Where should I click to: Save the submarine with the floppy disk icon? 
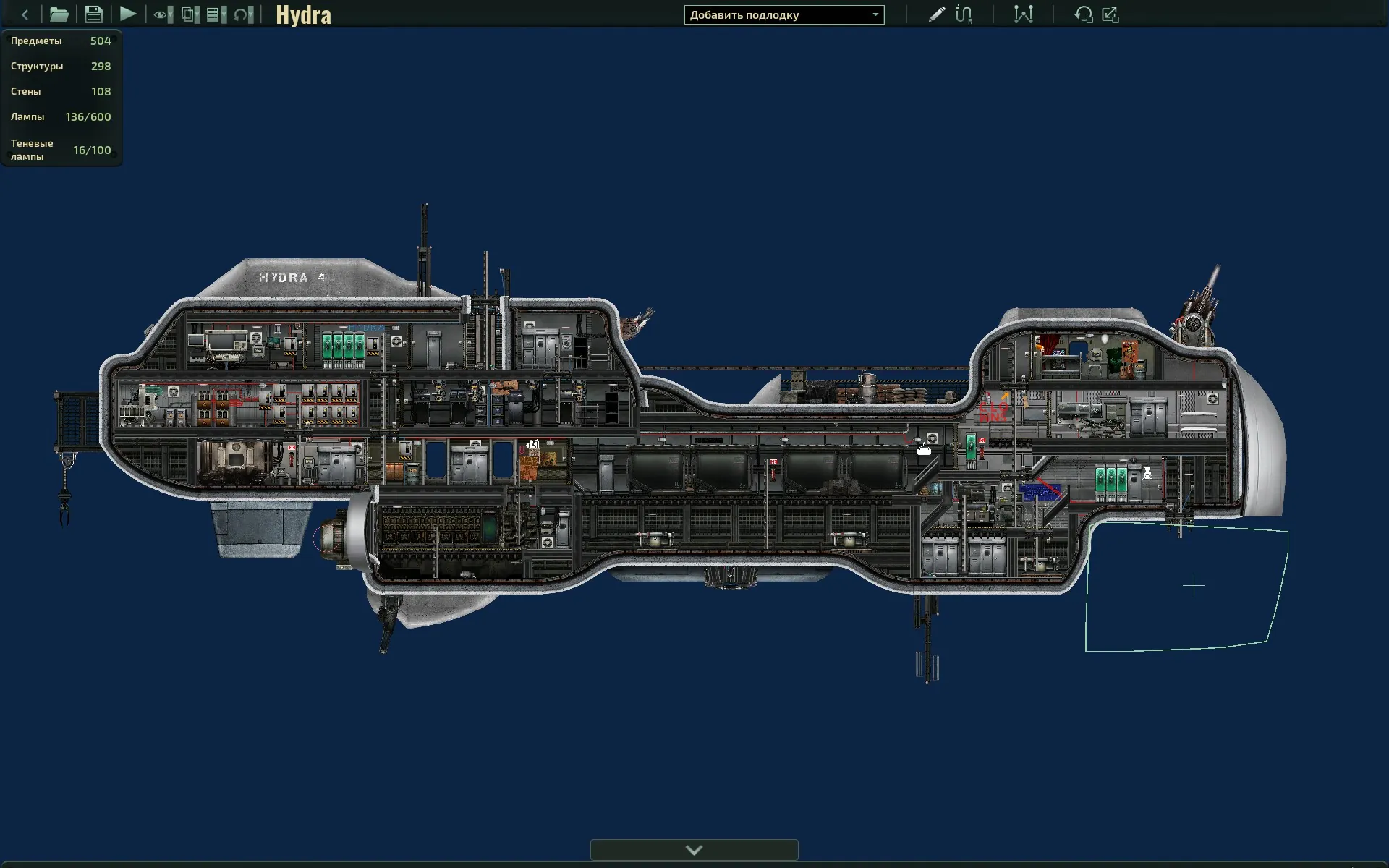point(93,14)
